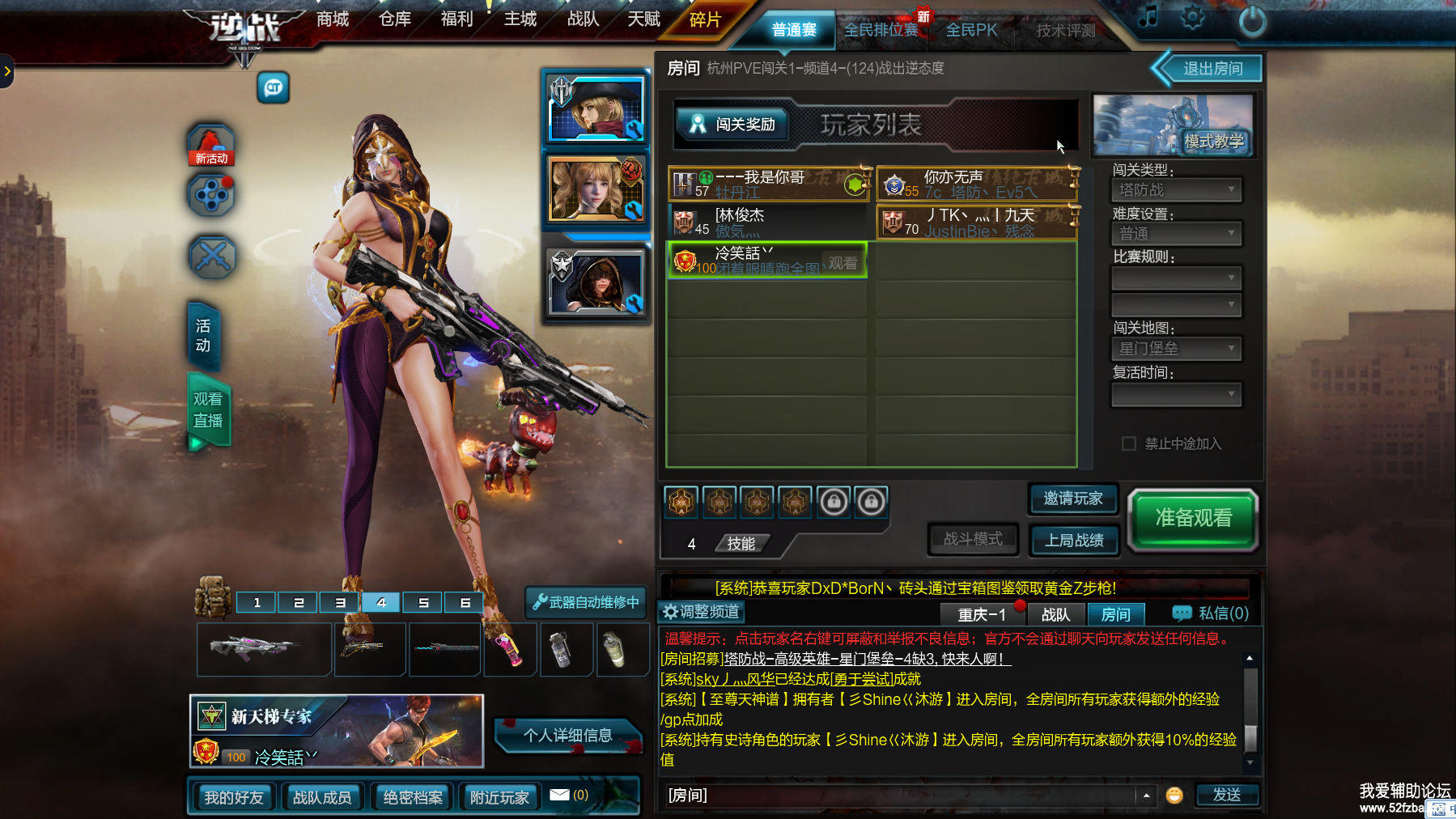1456x819 pixels.
Task: Toggle the 禁止中途加入 checkbox
Action: [x=1129, y=443]
